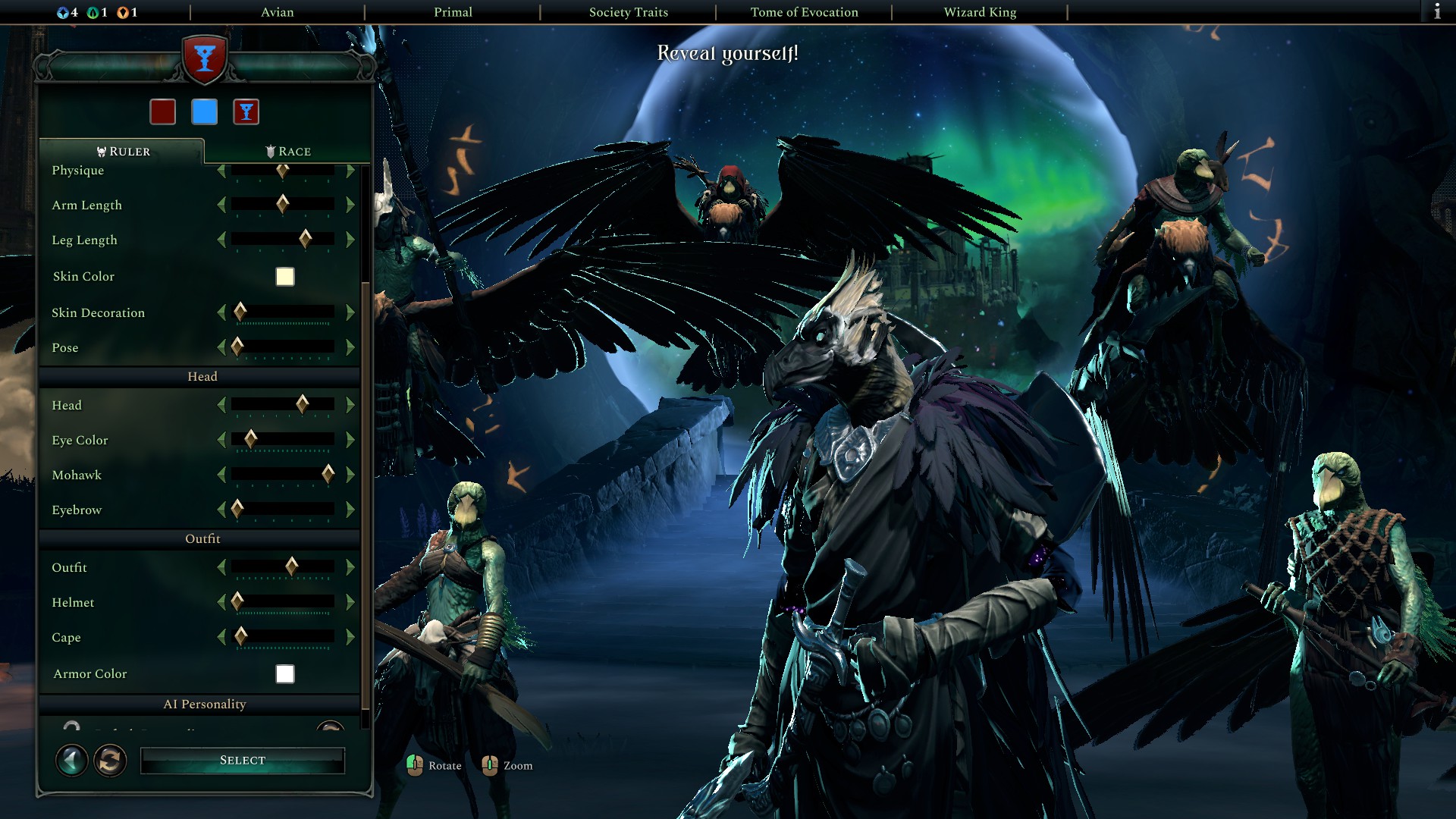Decrease the Eyebrow style with left arrow
The image size is (1456, 819).
coord(221,510)
